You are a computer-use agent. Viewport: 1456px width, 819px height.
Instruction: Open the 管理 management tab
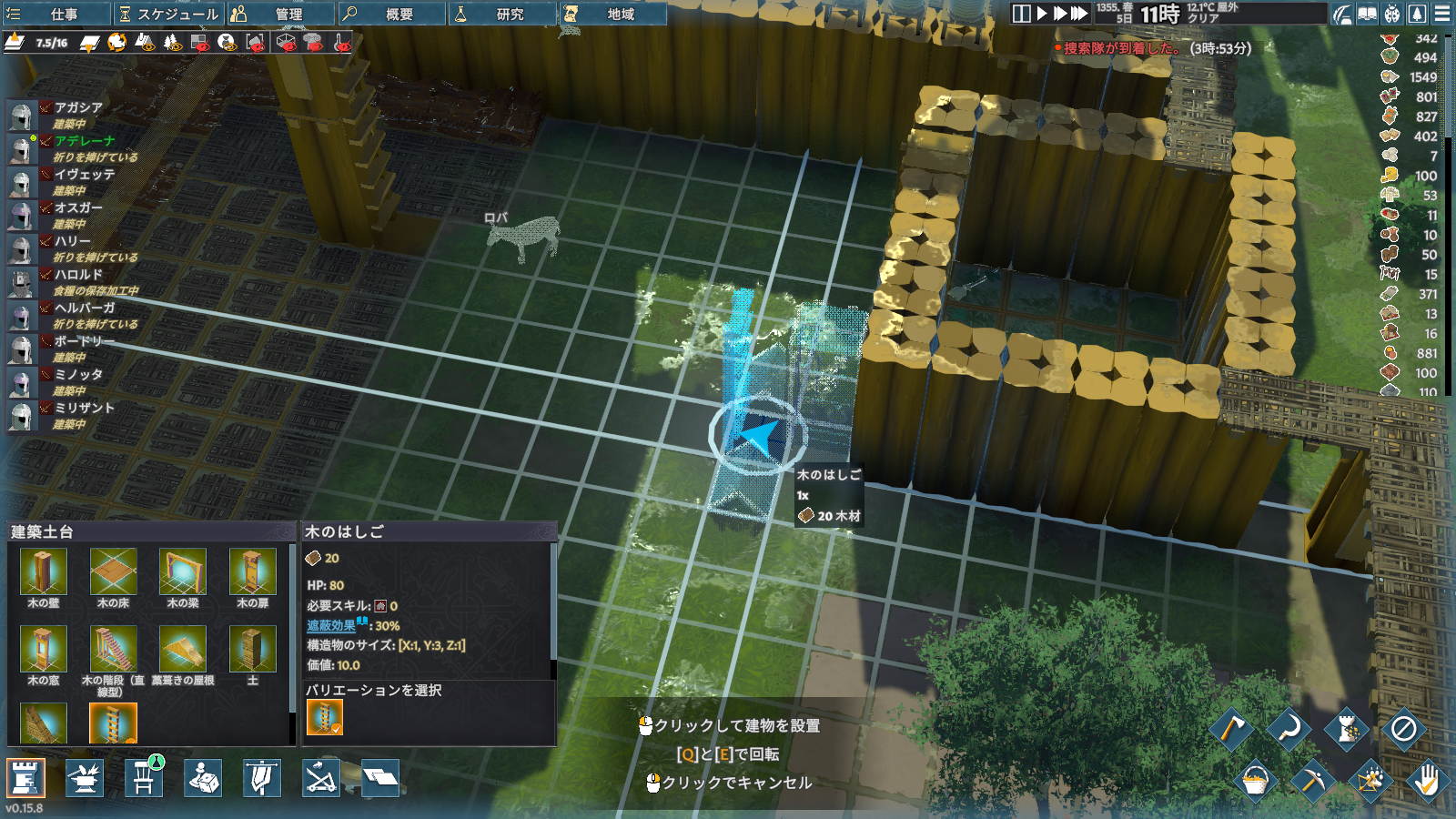click(280, 14)
